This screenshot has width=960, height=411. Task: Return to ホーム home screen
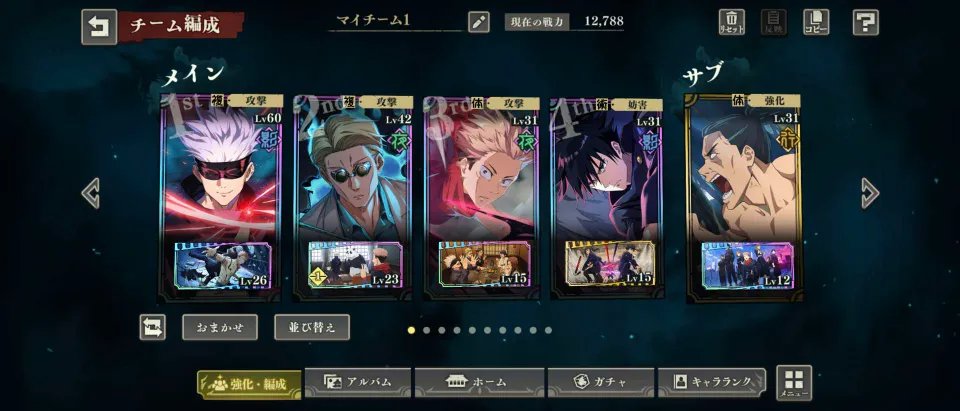480,382
